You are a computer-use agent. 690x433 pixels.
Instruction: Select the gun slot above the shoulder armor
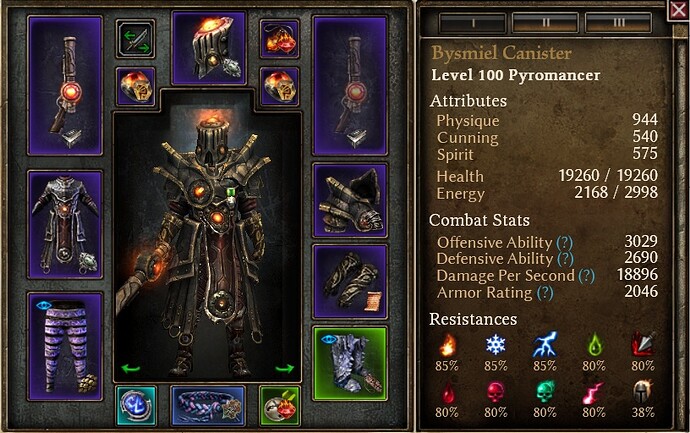click(350, 85)
